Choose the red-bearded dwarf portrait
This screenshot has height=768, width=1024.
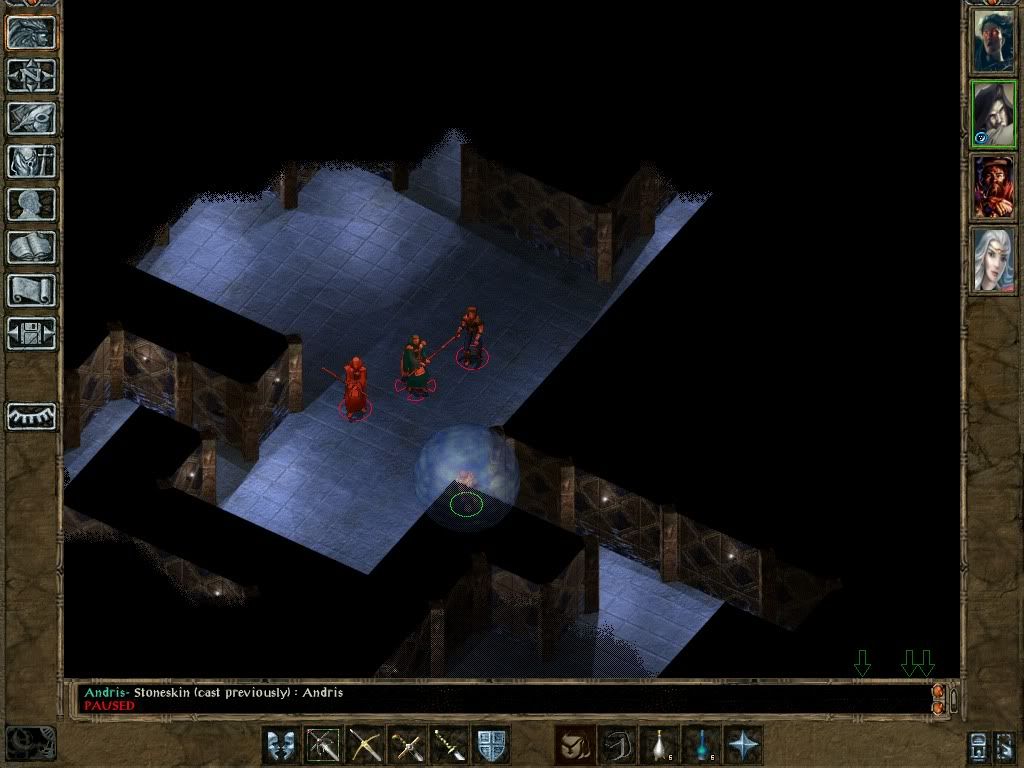tap(993, 188)
